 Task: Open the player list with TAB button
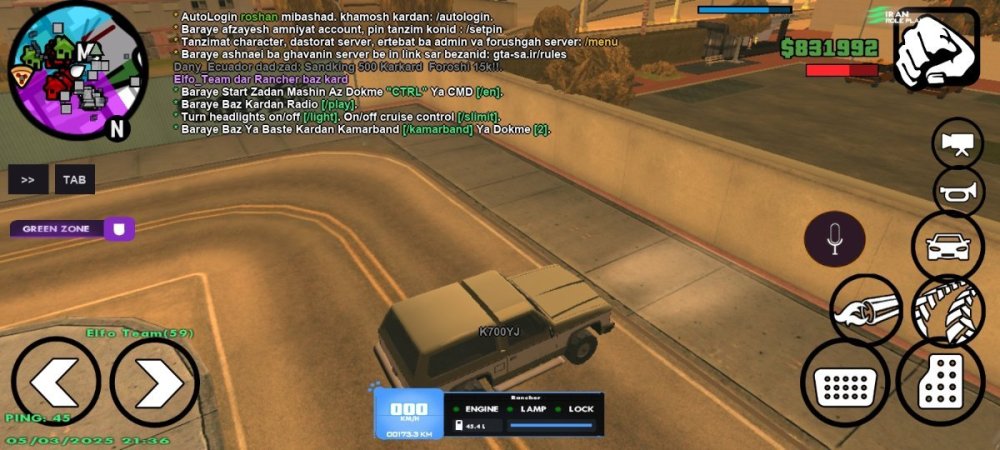(x=75, y=180)
